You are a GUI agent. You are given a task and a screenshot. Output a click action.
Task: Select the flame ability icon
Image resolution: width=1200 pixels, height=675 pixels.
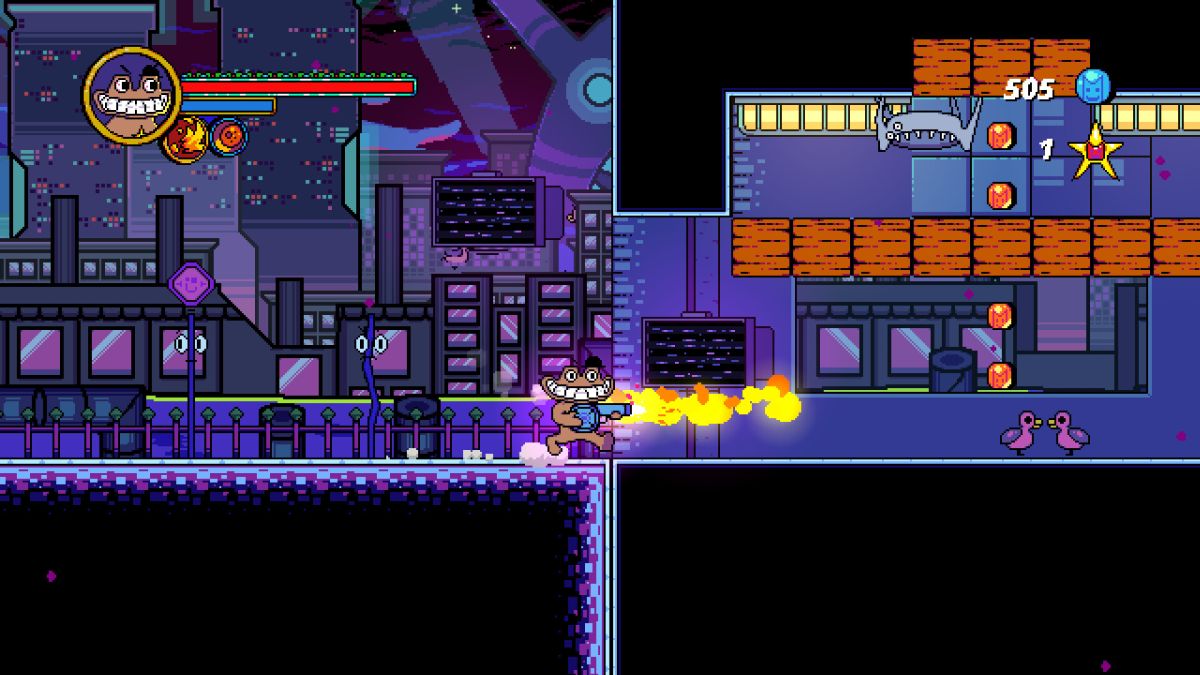(x=186, y=138)
